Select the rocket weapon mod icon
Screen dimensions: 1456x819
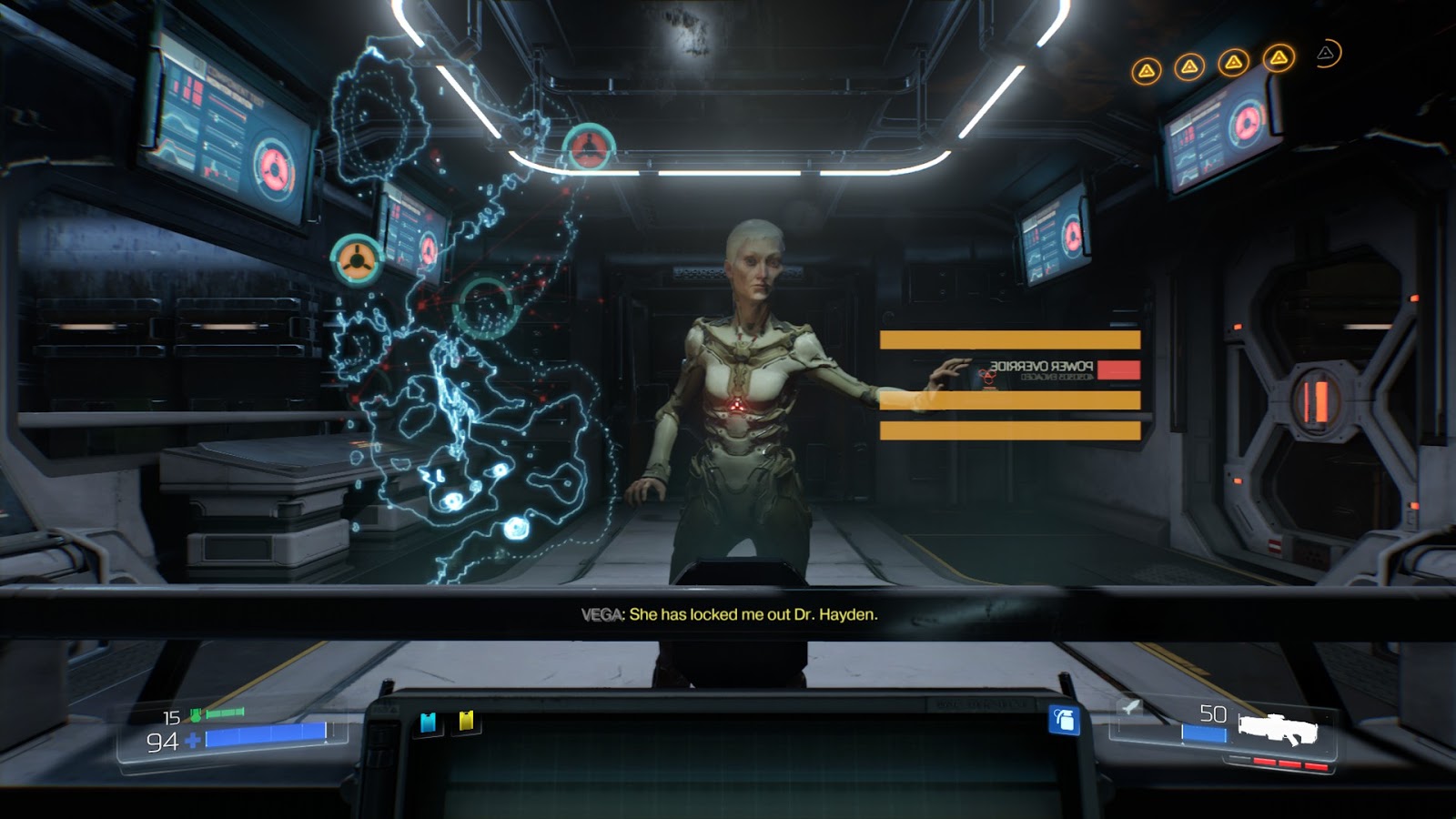pyautogui.click(x=1130, y=706)
